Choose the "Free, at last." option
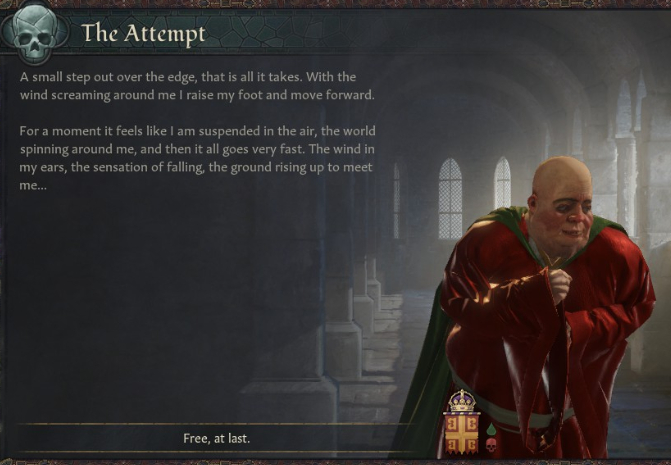 pos(216,438)
